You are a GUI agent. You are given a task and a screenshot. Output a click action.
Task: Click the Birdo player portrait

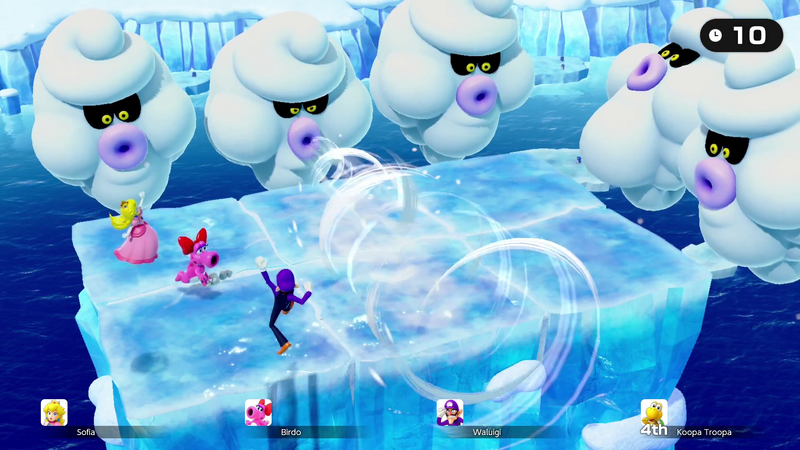(x=258, y=412)
